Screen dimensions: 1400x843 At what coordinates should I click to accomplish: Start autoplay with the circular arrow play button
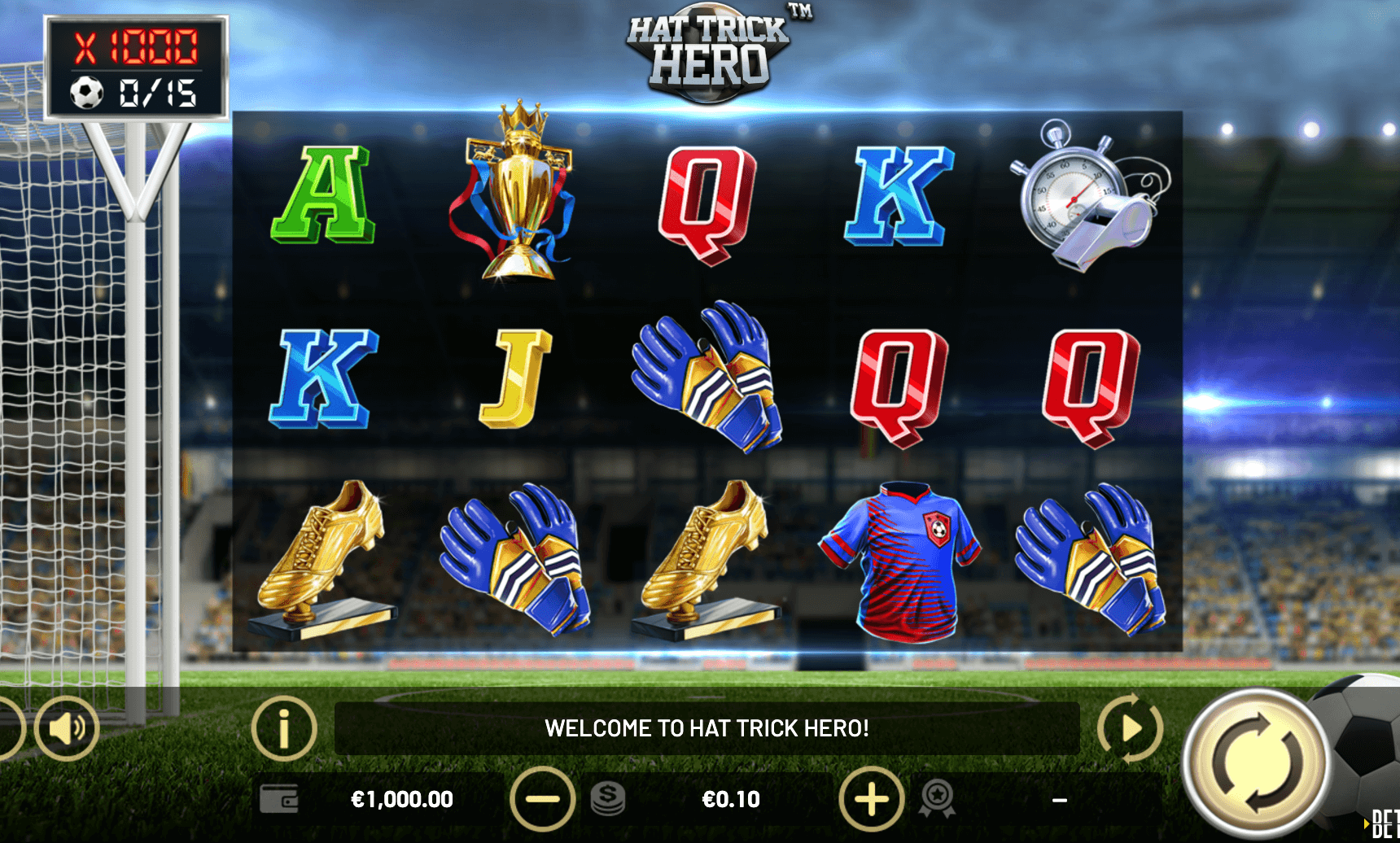[1130, 728]
